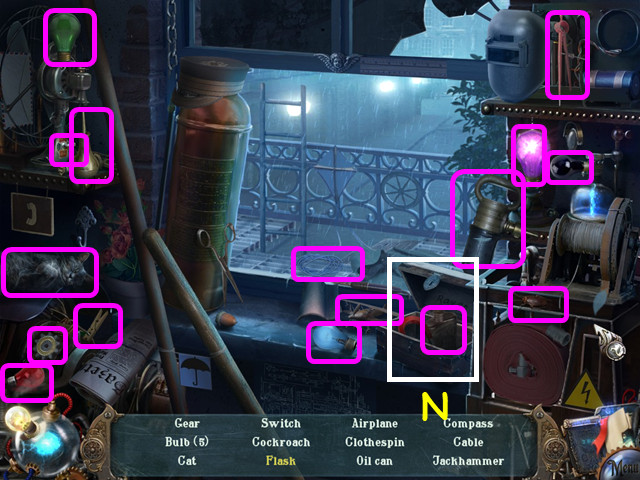Choose the Airplane list entry
The height and width of the screenshot is (480, 640).
point(375,424)
